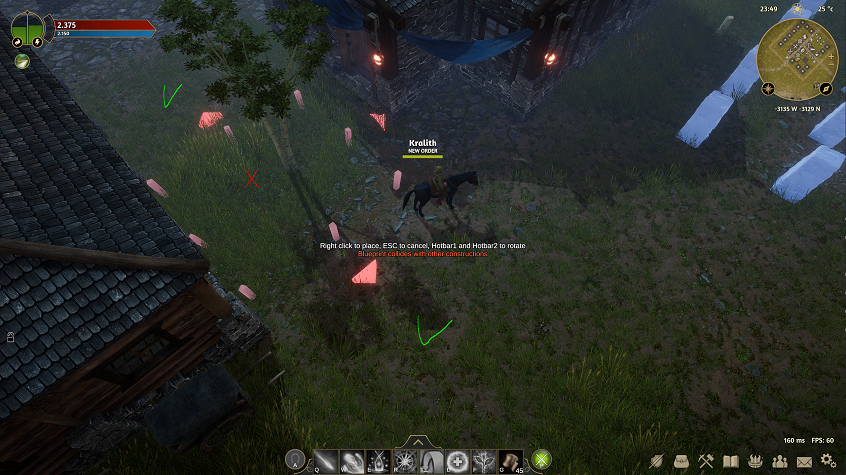Click the compass rose button on minimap
The image size is (846, 475).
768,90
